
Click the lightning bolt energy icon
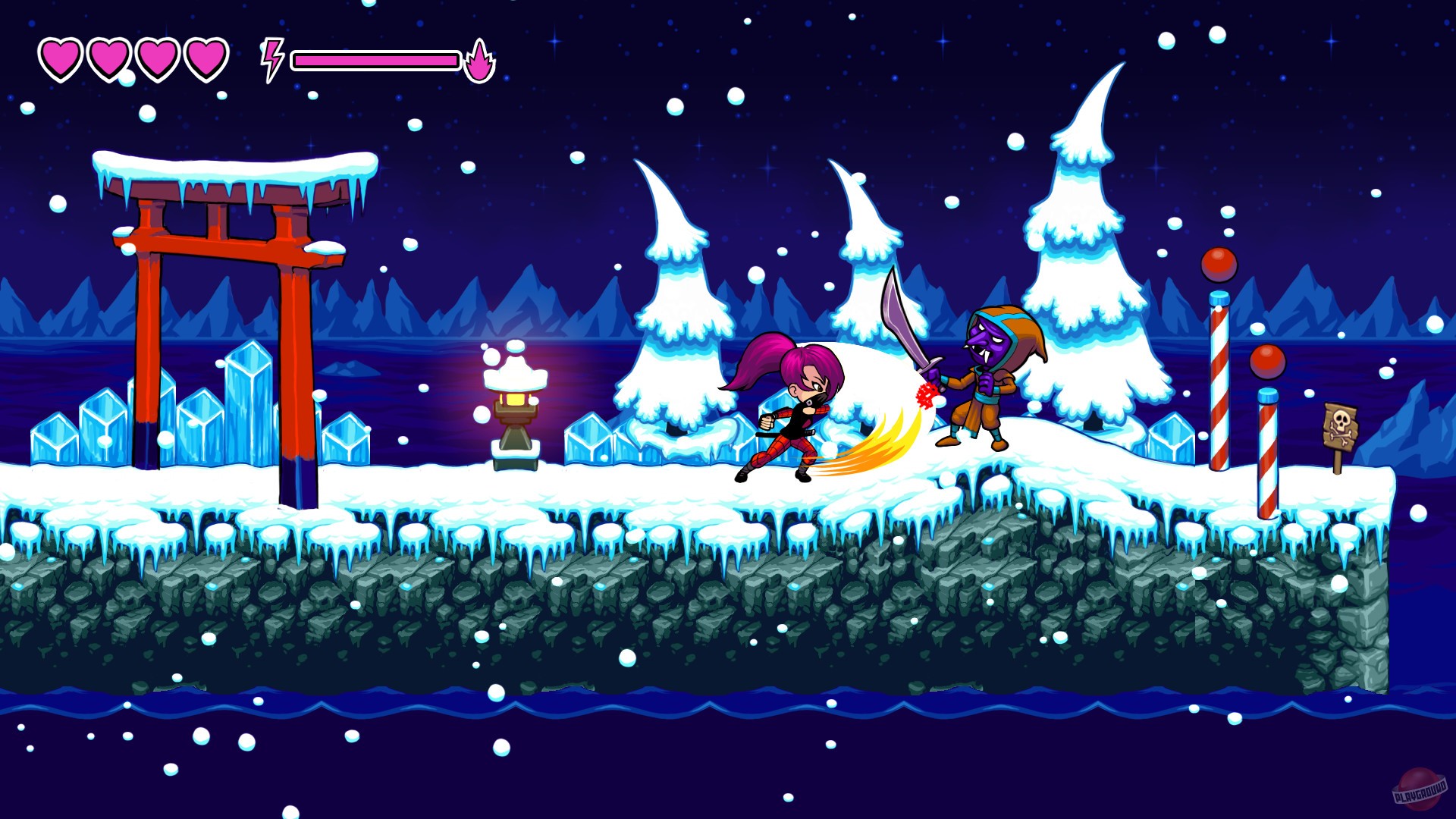click(271, 57)
